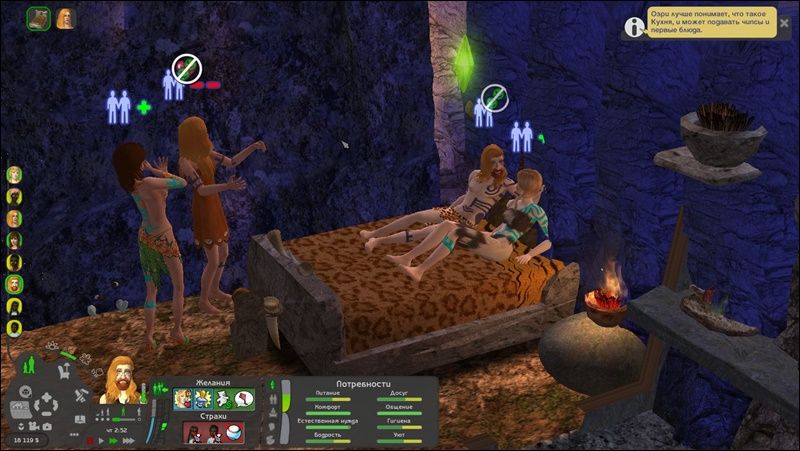Select the brown-haired action in the queue
The image size is (800, 451).
39,17
